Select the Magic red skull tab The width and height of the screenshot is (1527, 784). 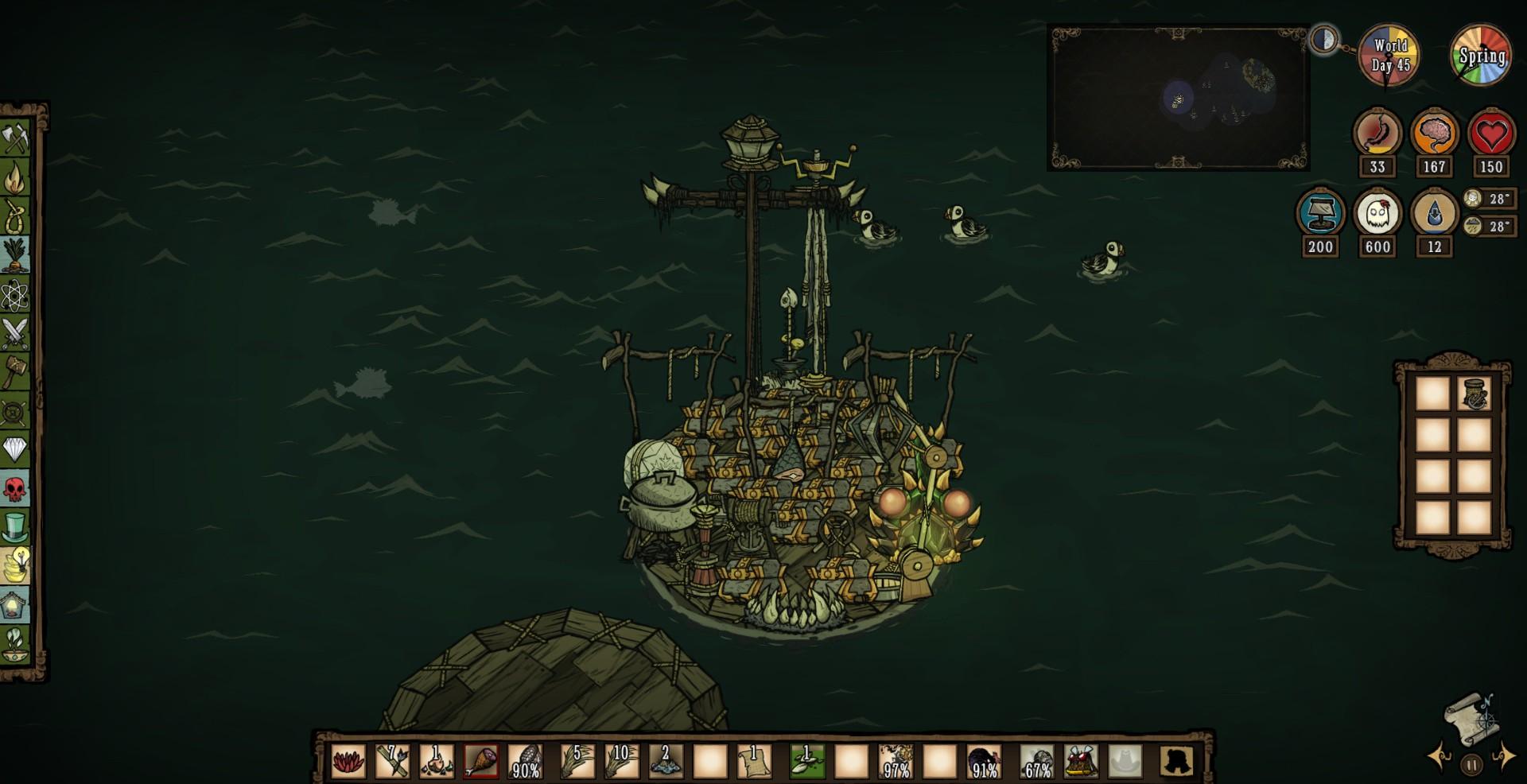16,488
